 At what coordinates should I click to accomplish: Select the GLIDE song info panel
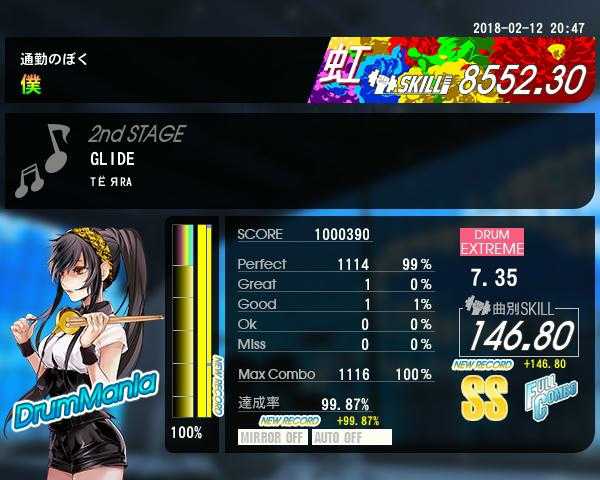point(300,161)
